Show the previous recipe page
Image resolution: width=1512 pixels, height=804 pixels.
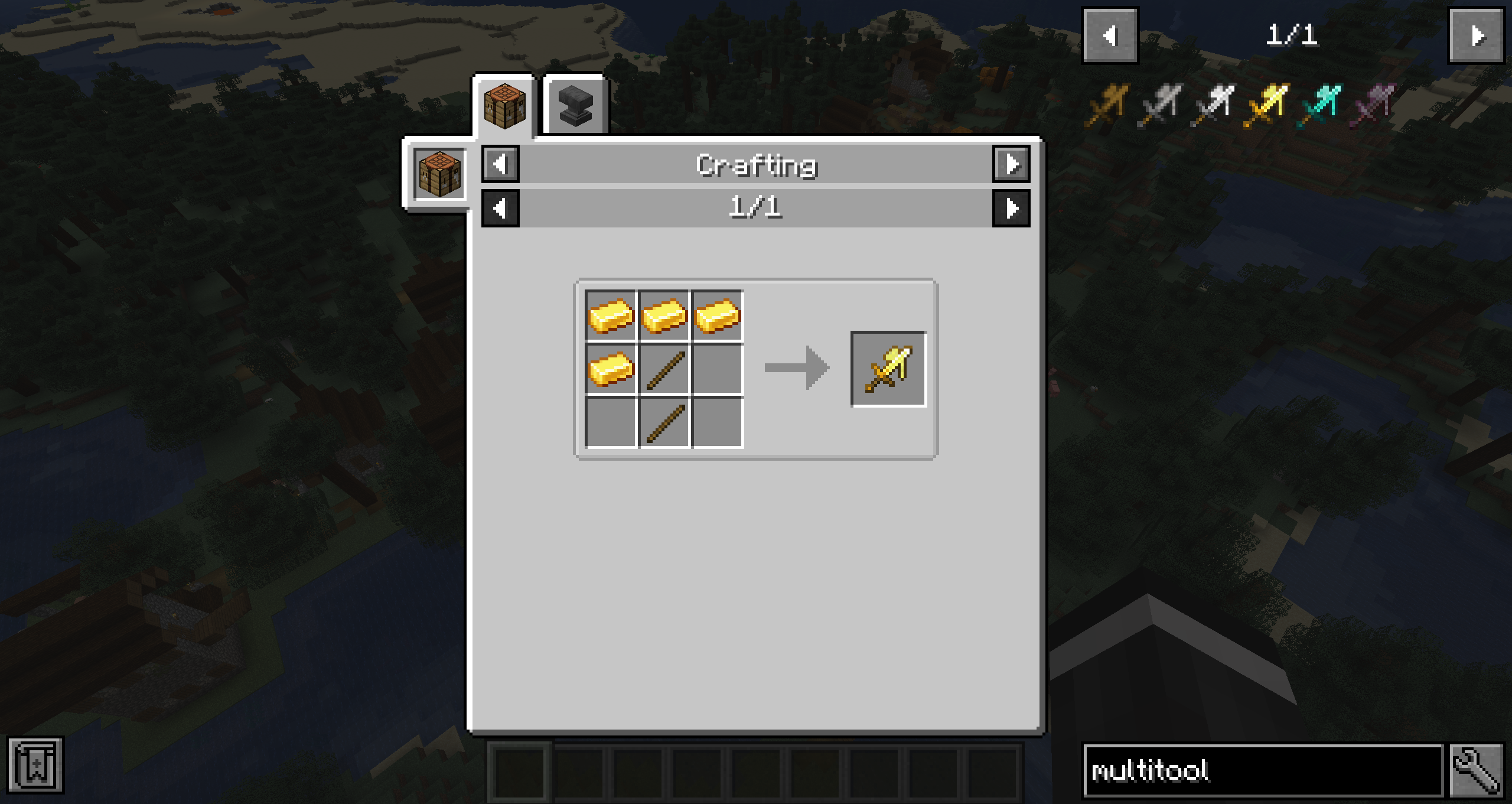click(500, 209)
